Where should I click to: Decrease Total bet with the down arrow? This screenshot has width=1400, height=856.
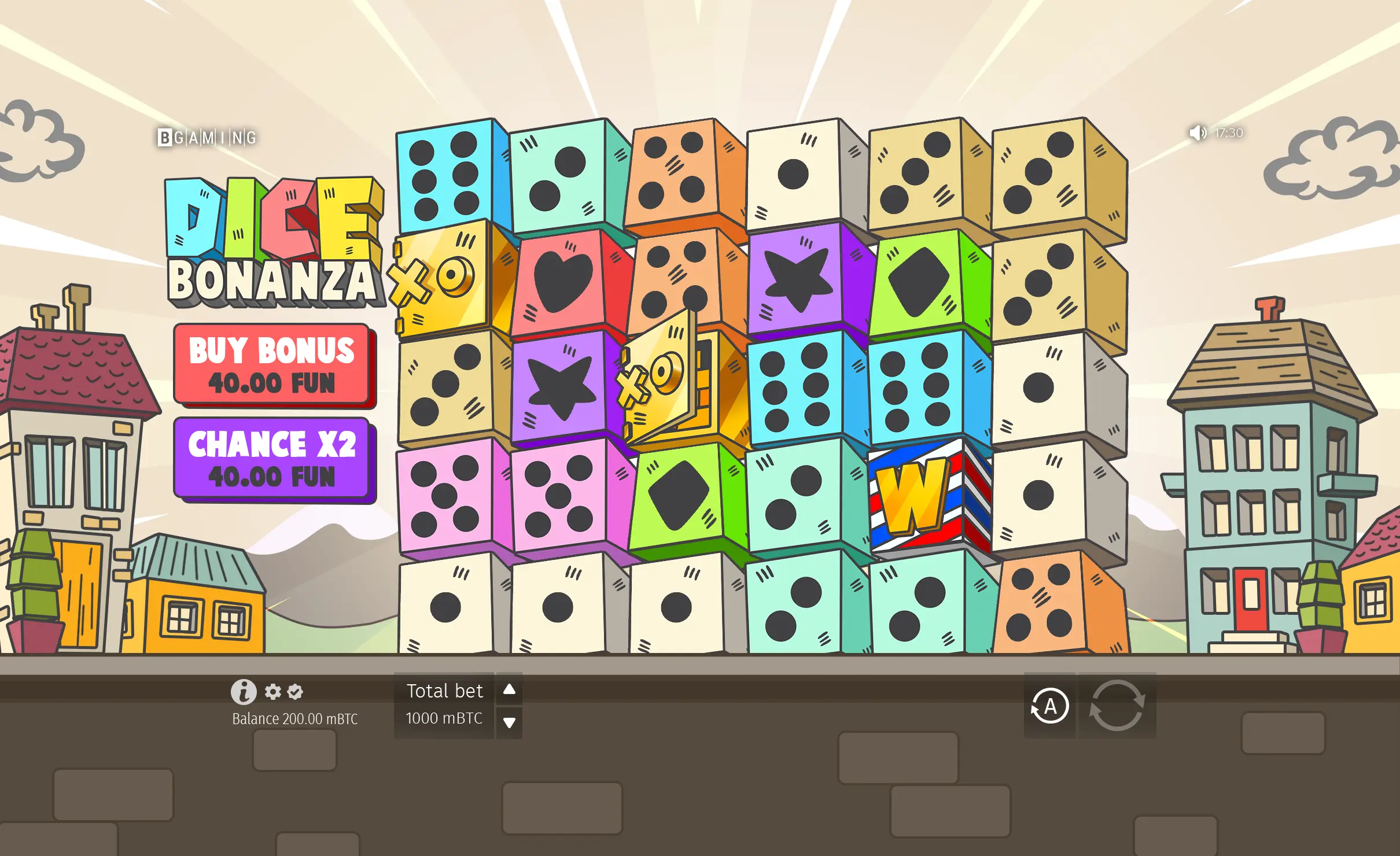509,722
